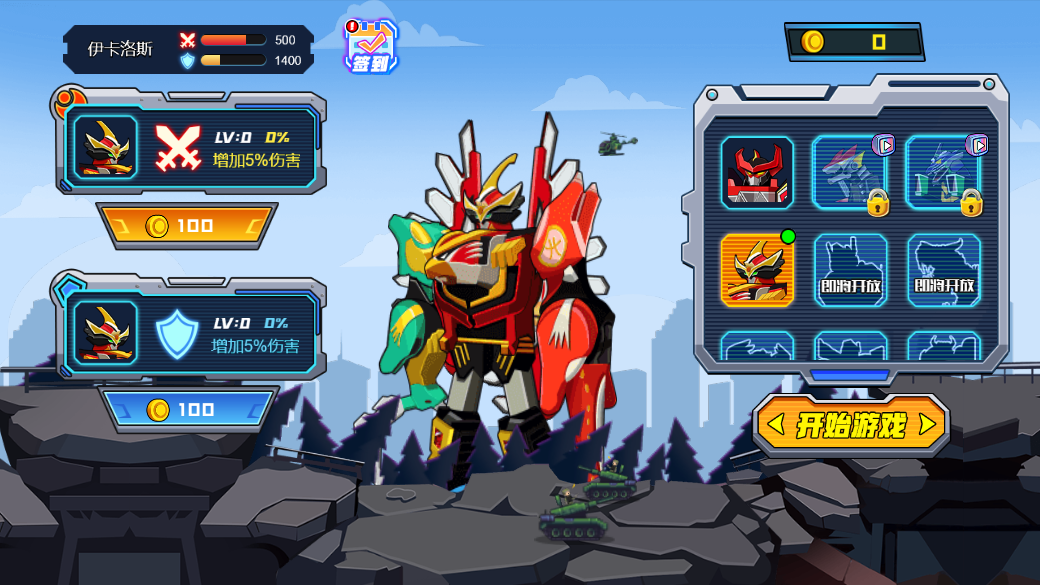Viewport: 1040px width, 585px height.
Task: Unlock the locked red-blue dragon robot
Action: click(849, 172)
